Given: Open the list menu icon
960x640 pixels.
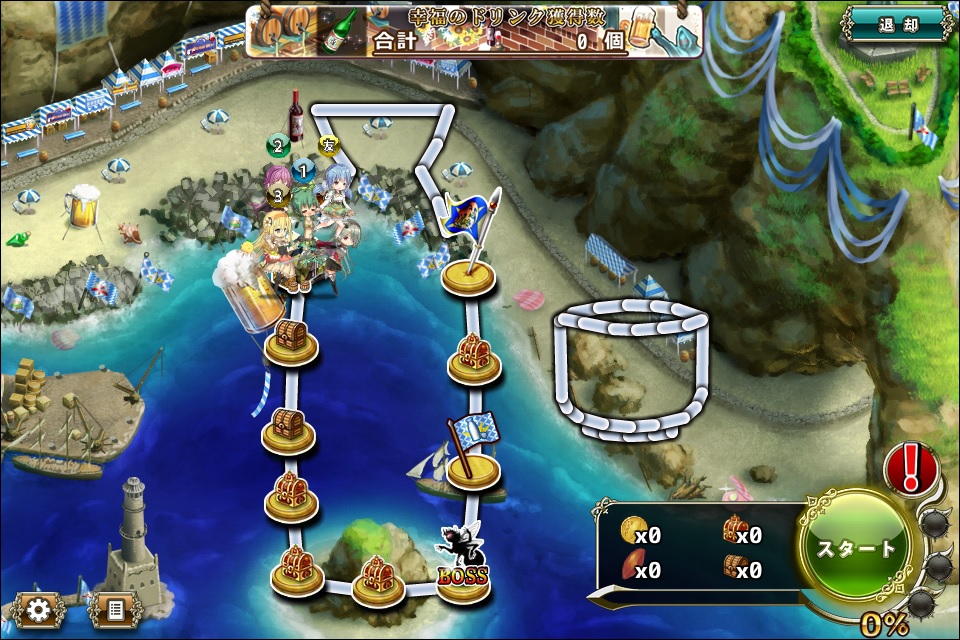Looking at the screenshot, I should tap(115, 608).
